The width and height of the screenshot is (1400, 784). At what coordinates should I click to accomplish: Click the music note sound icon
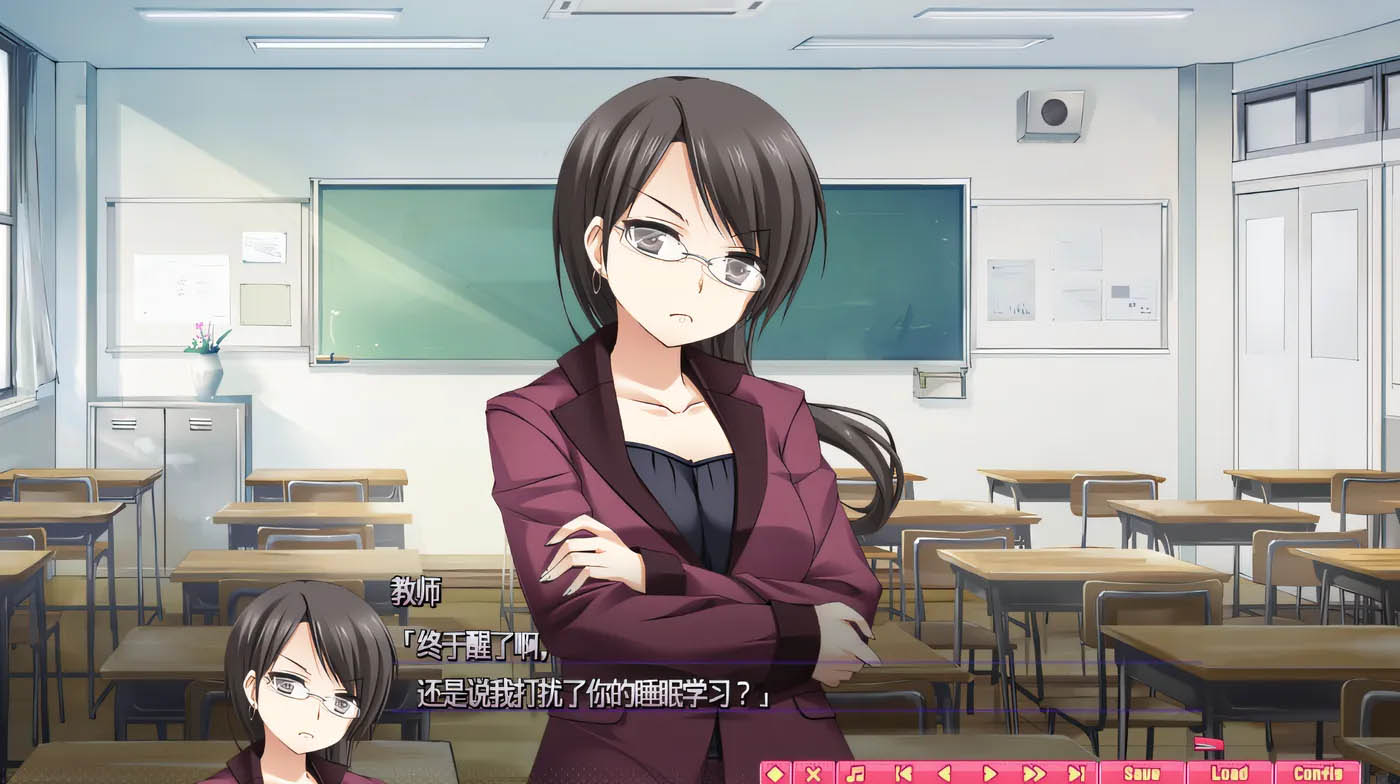[x=857, y=772]
